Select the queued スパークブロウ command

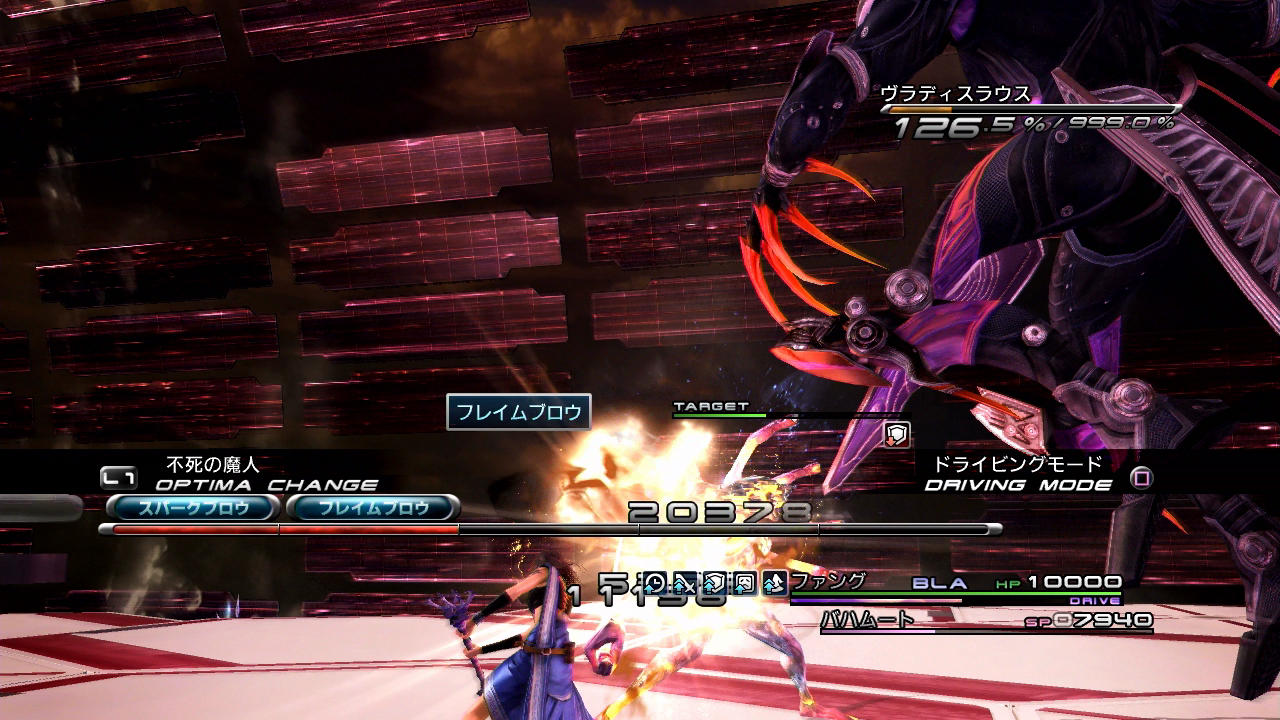pos(191,508)
